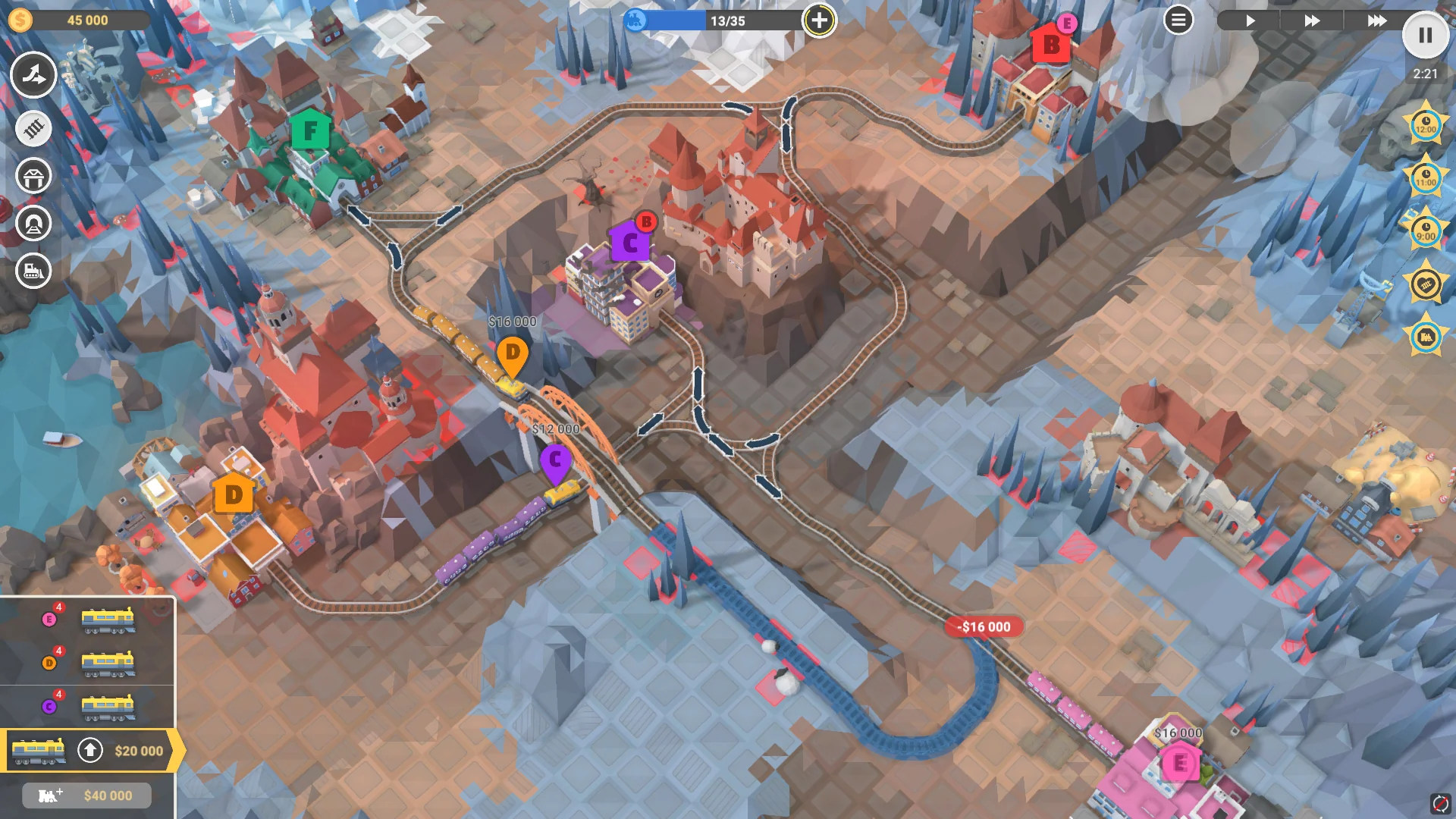Screen dimensions: 1456x819
Task: Open the hamburger menu
Action: tap(1178, 20)
